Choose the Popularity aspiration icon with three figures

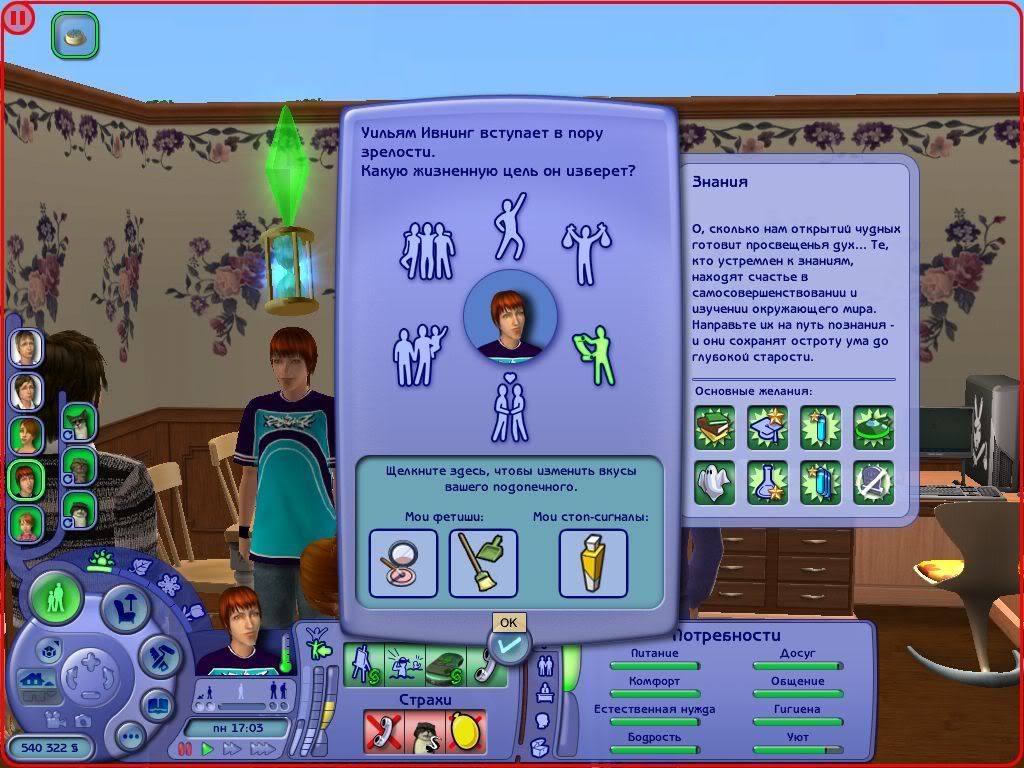427,250
